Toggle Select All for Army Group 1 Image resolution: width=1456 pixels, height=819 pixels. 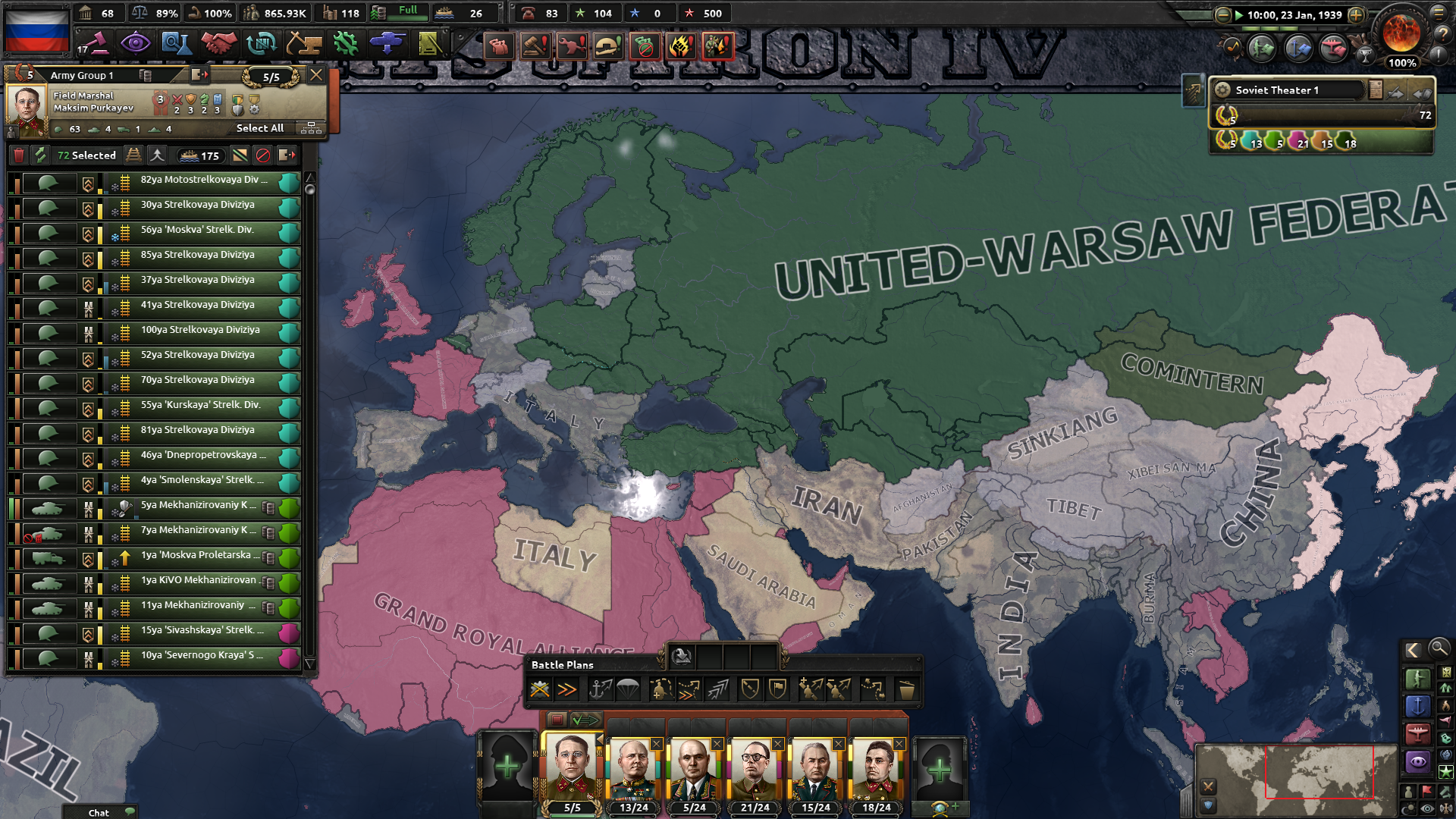(259, 127)
